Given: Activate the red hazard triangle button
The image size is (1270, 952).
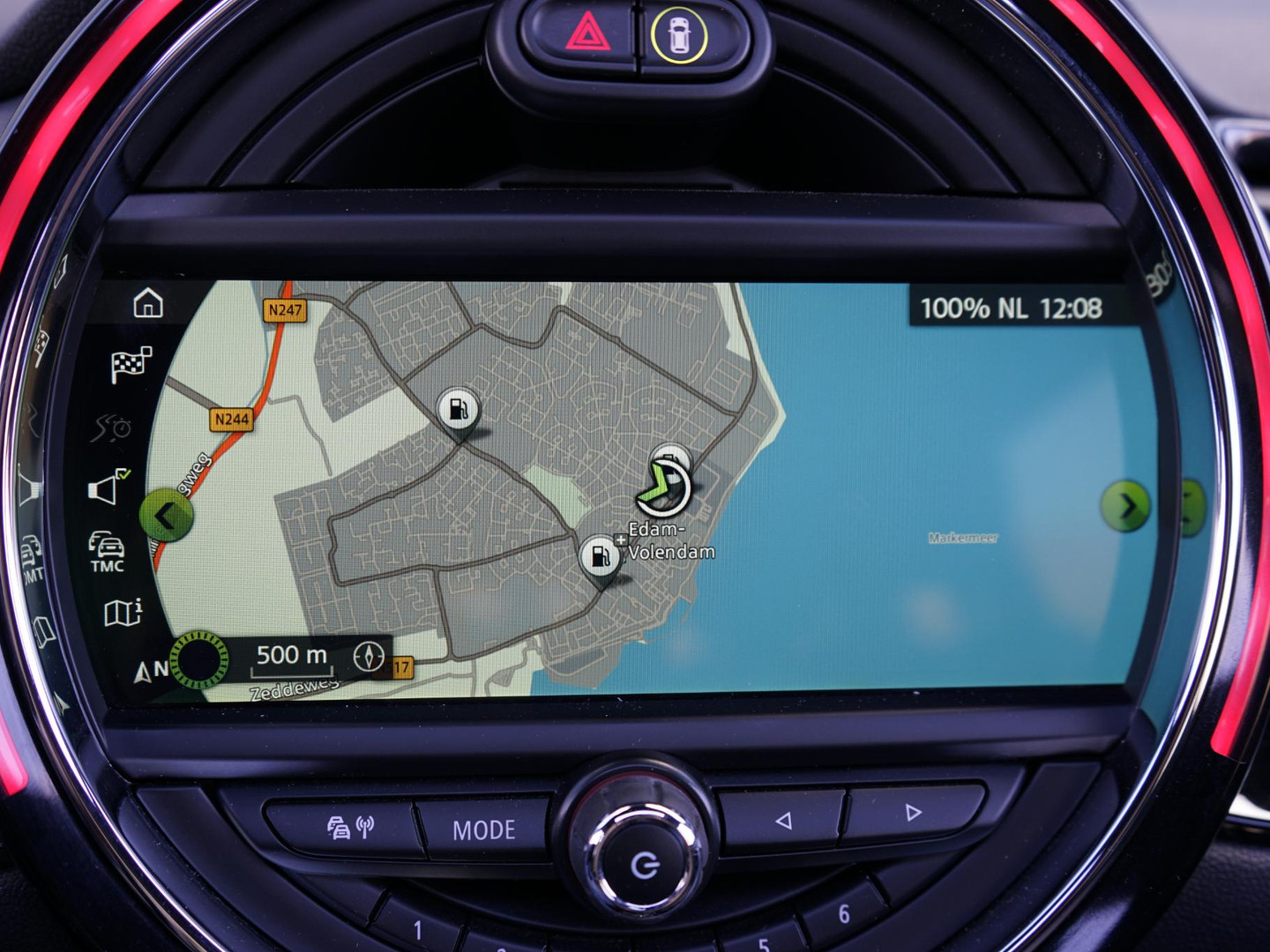Looking at the screenshot, I should coord(586,36).
